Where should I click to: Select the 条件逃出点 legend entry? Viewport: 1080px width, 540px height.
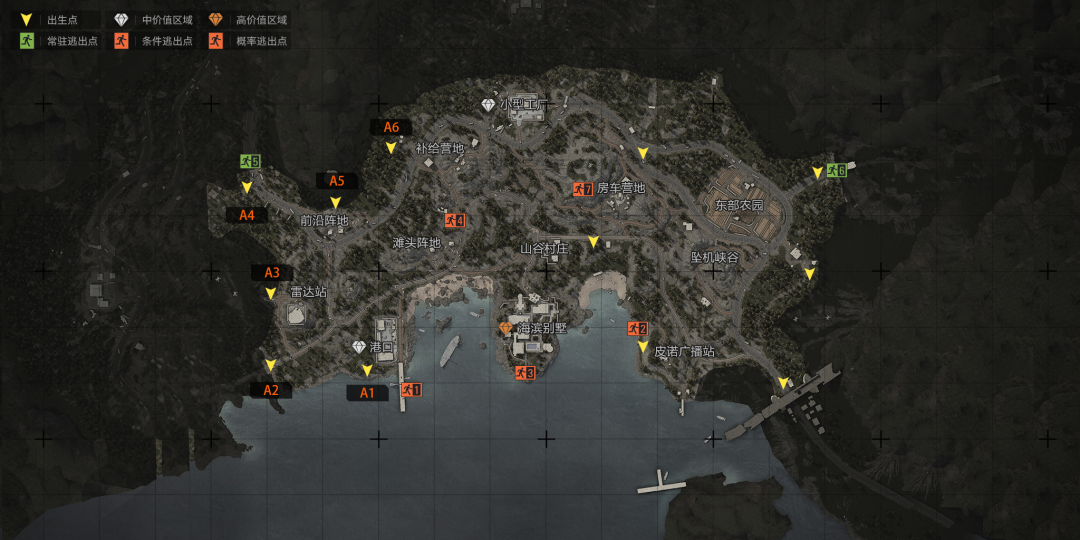click(152, 42)
